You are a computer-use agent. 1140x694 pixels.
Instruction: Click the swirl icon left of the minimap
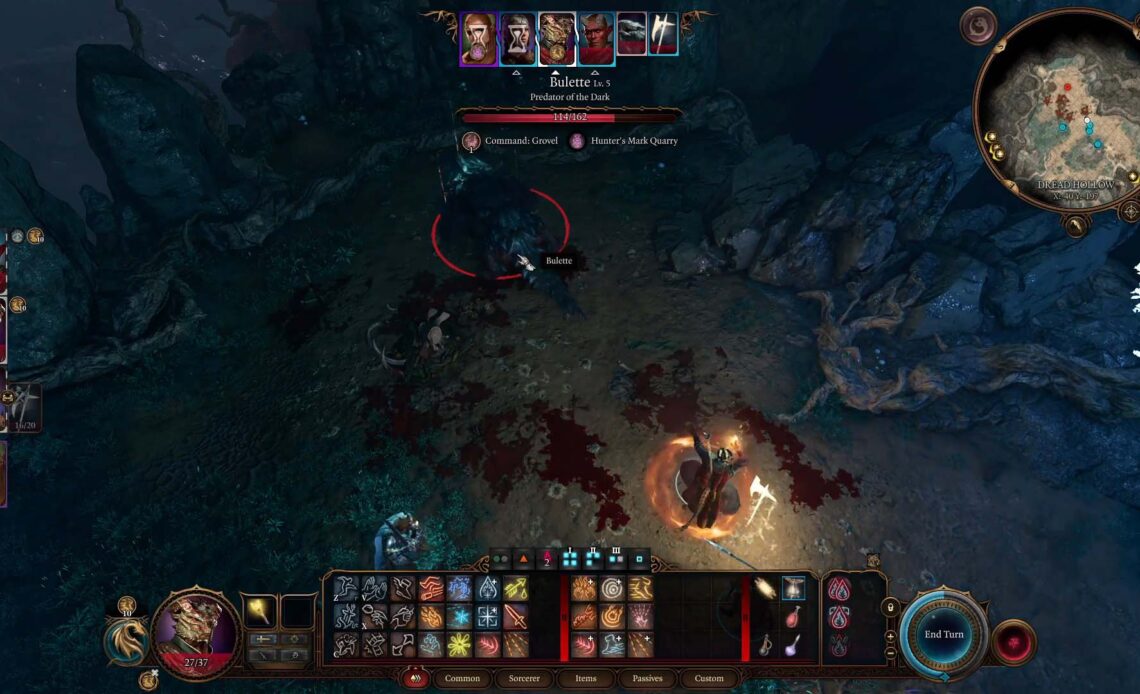(977, 26)
